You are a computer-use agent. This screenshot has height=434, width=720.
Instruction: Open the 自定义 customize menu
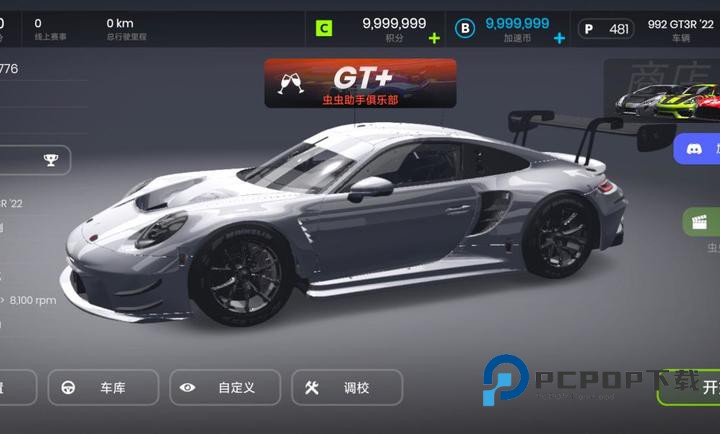pyautogui.click(x=225, y=387)
